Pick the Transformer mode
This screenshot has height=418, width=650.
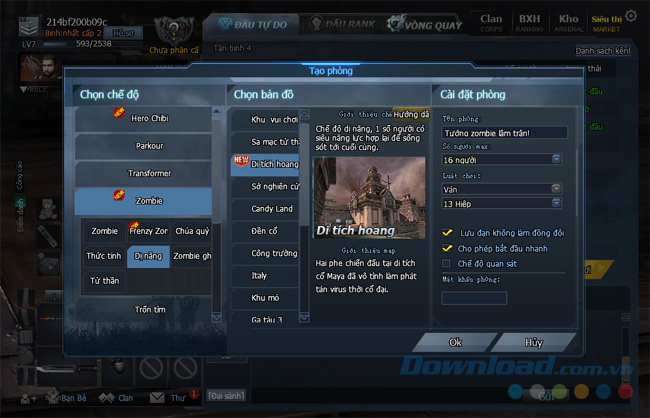tap(149, 173)
